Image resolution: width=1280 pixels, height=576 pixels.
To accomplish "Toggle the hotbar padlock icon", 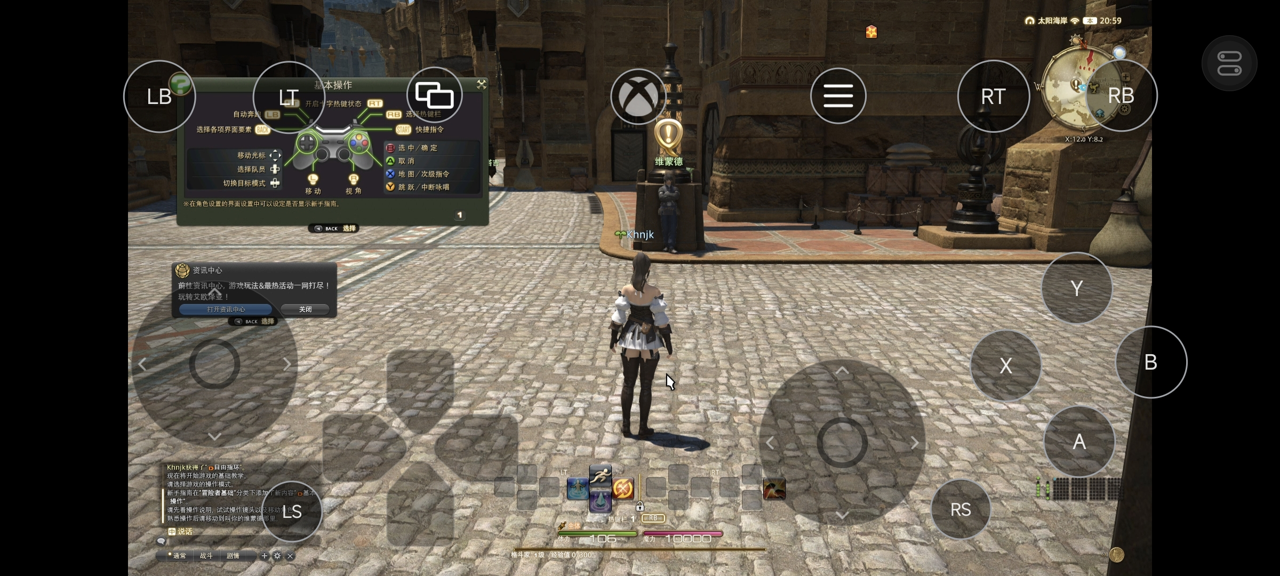I will pos(640,507).
